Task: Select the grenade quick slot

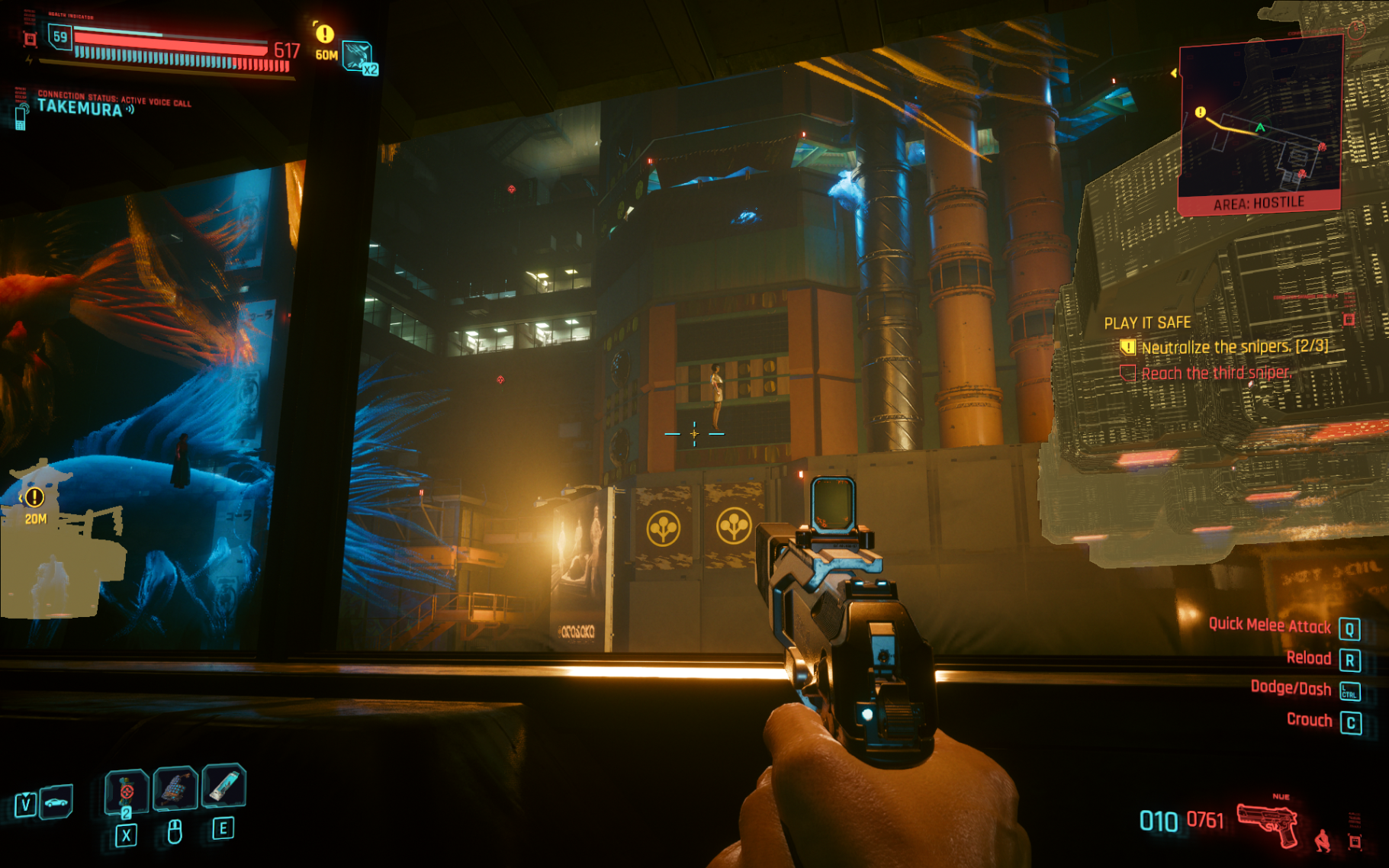Action: (127, 791)
